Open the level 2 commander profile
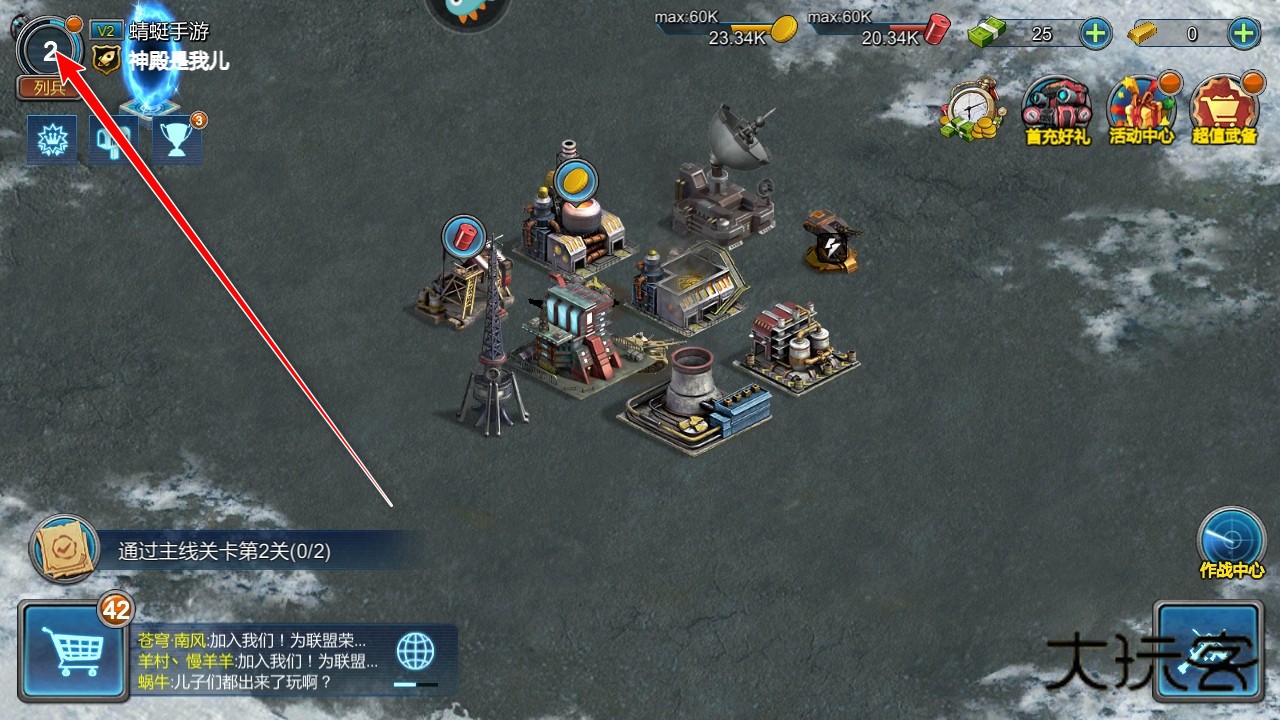Image resolution: width=1280 pixels, height=720 pixels. (x=48, y=50)
